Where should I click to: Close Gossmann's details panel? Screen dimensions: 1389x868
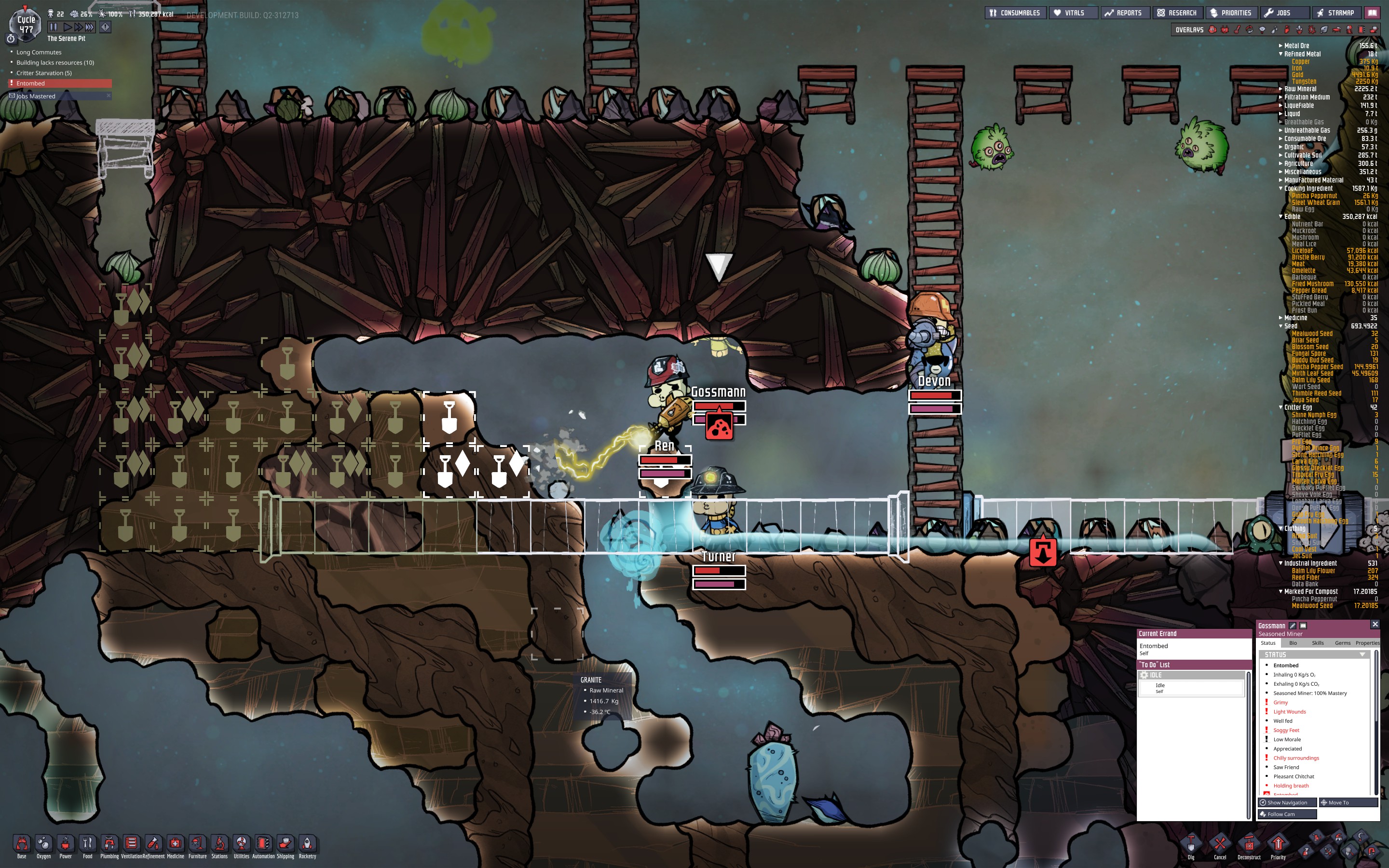pyautogui.click(x=1375, y=624)
